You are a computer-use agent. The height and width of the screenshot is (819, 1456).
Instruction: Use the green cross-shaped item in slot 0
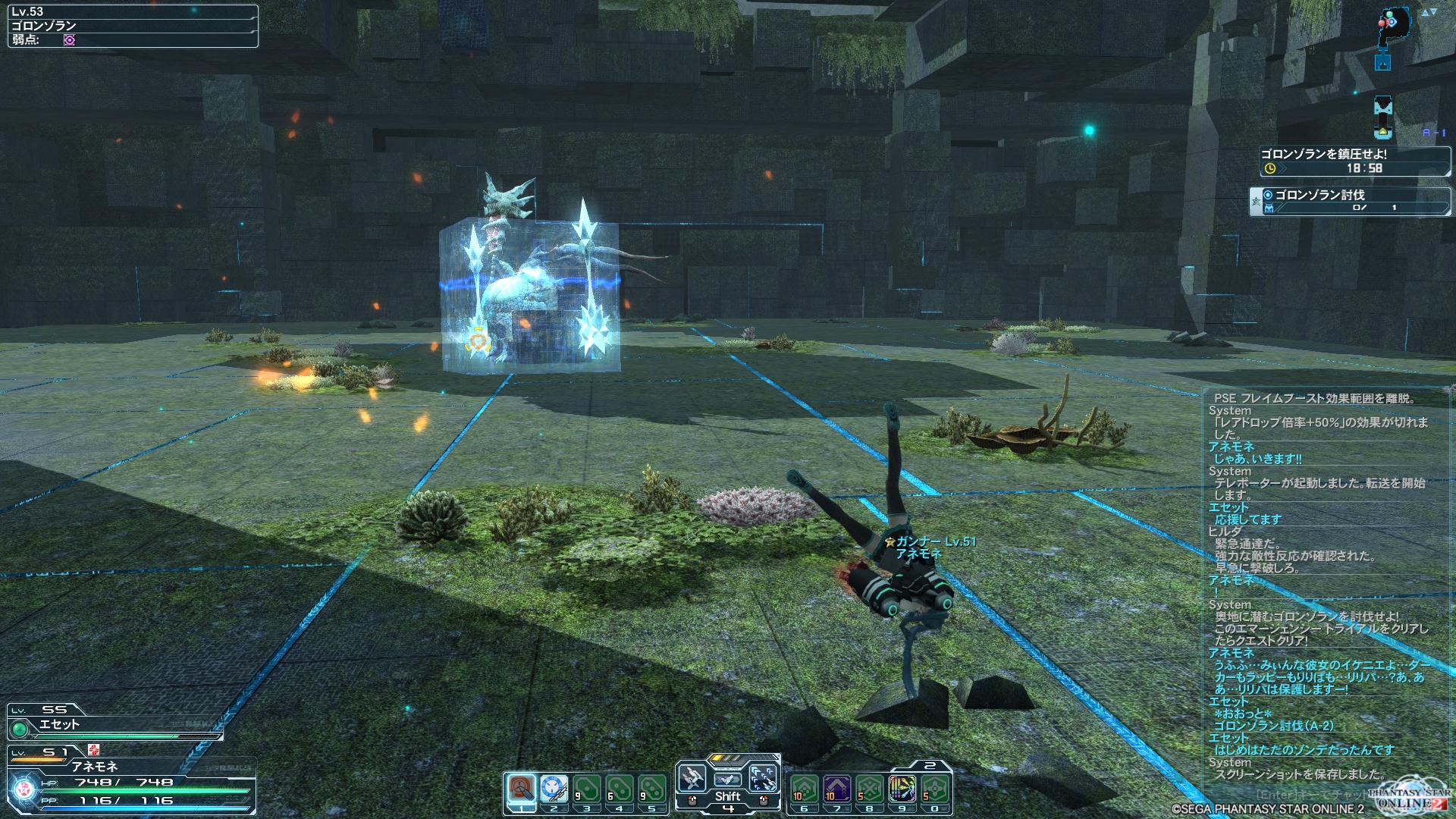pyautogui.click(x=935, y=789)
